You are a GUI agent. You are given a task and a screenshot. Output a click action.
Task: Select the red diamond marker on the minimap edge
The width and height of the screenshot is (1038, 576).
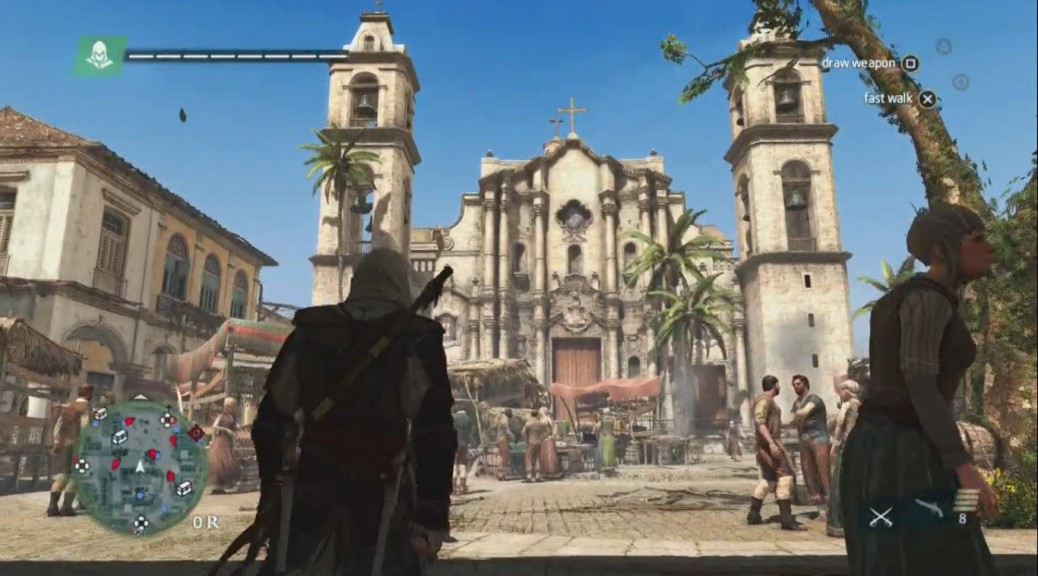196,432
